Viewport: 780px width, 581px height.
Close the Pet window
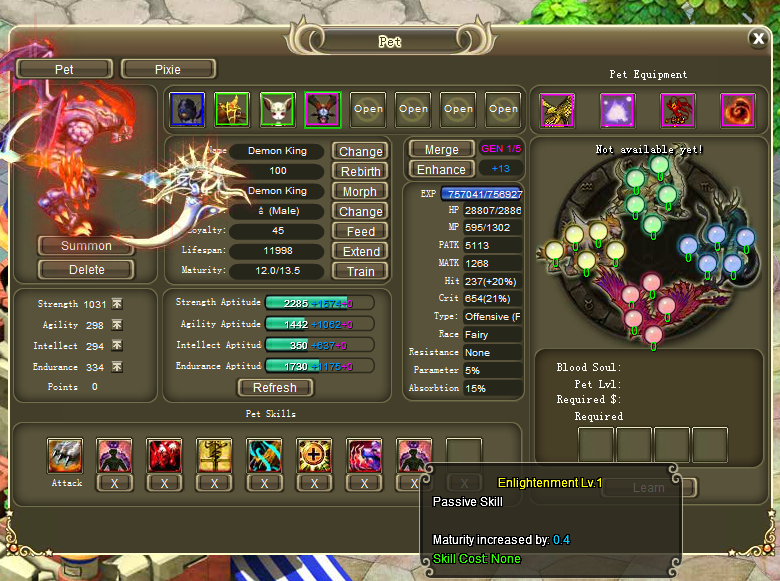point(758,39)
